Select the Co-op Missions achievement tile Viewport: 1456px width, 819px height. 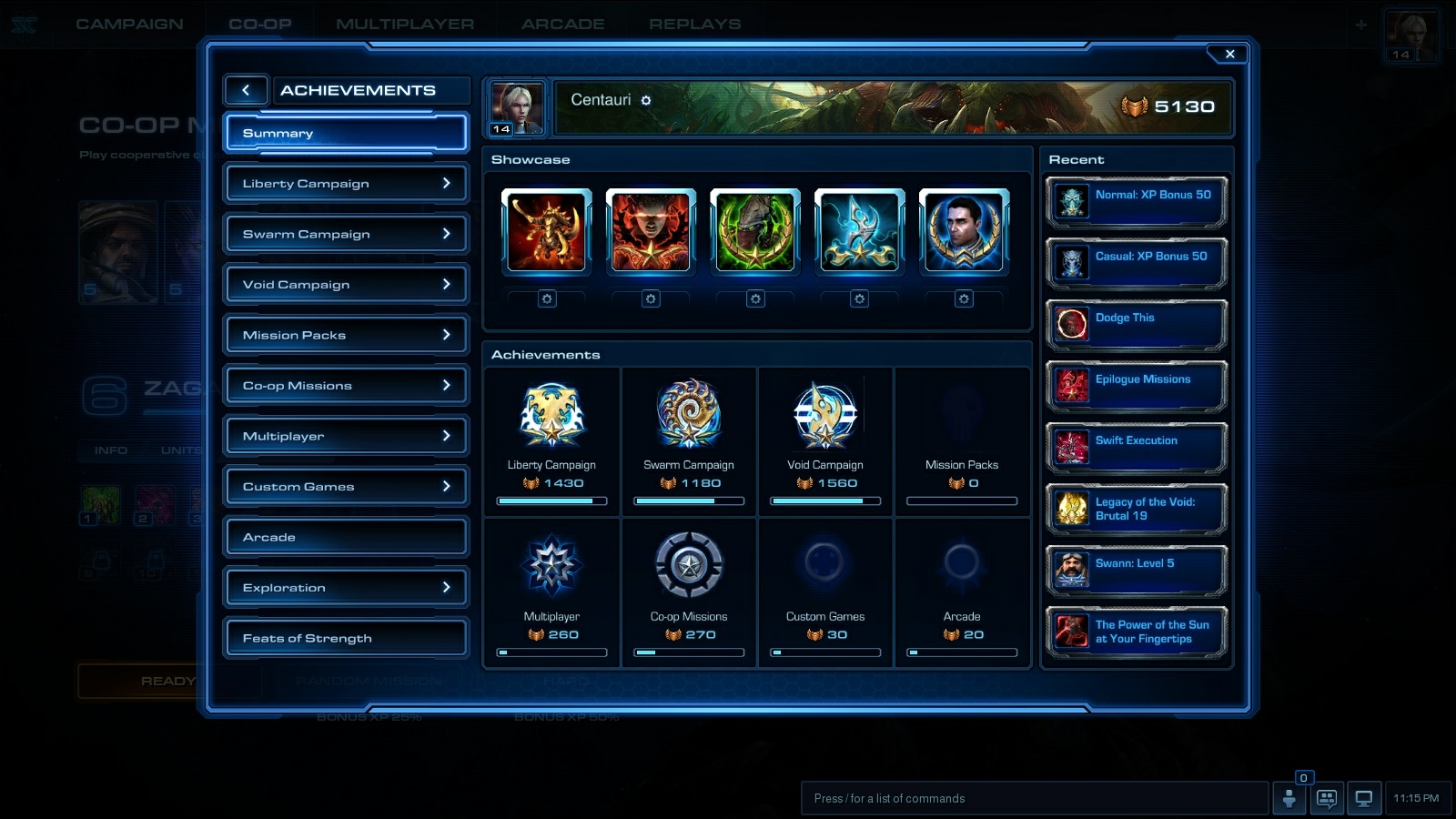[x=689, y=593]
